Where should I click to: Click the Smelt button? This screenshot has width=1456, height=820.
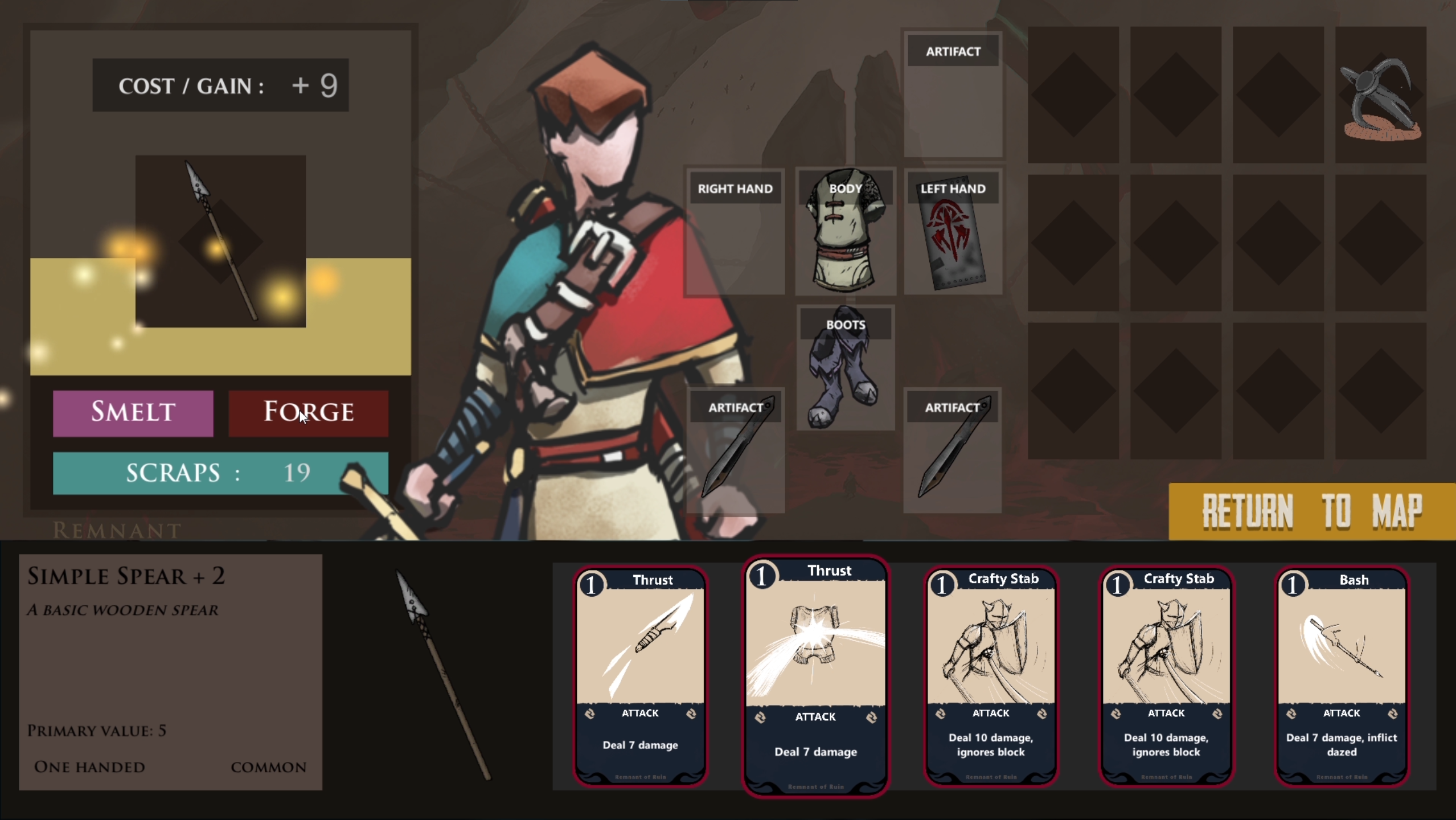(x=133, y=413)
